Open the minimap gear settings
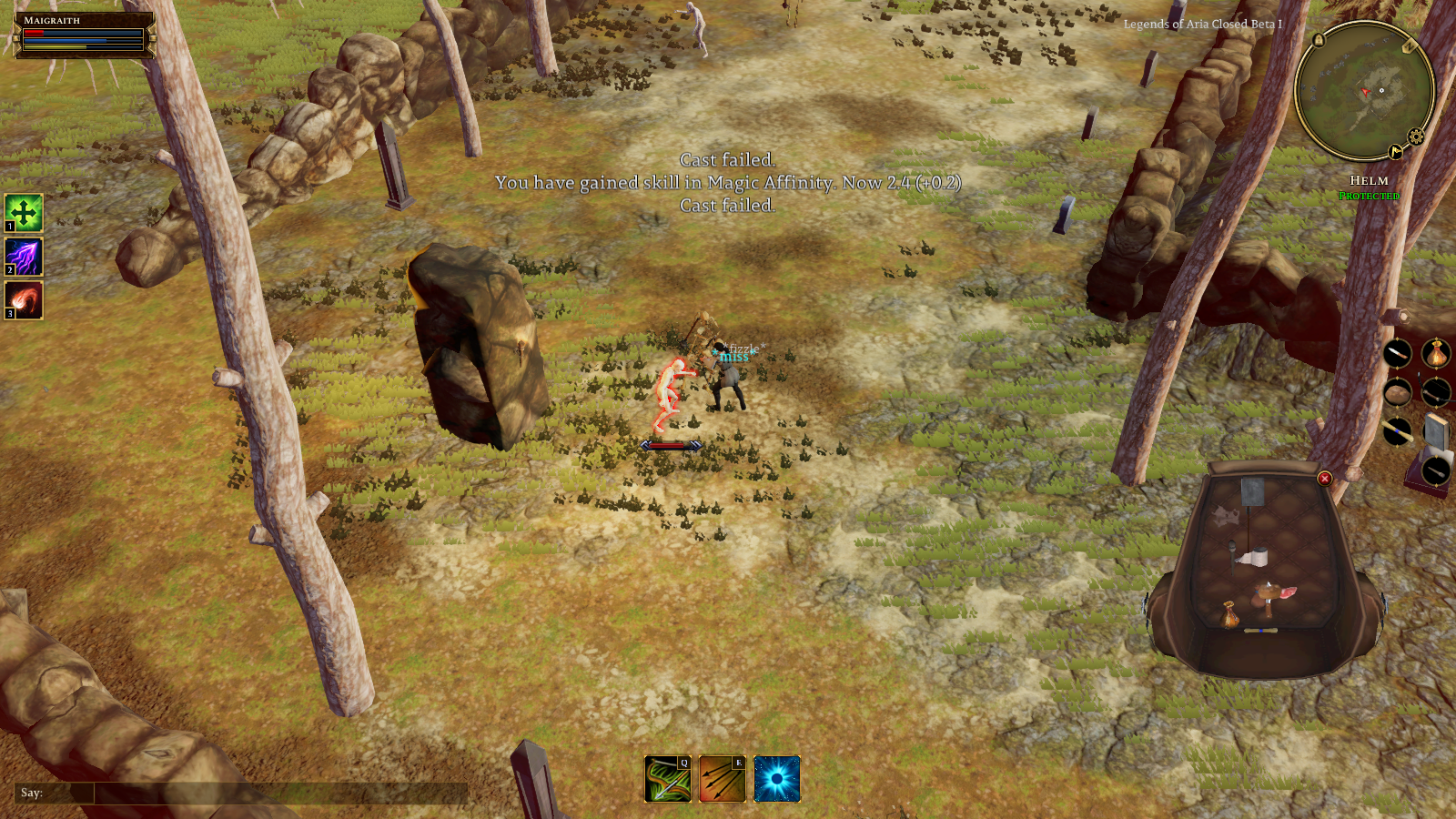1456x819 pixels. click(1416, 137)
